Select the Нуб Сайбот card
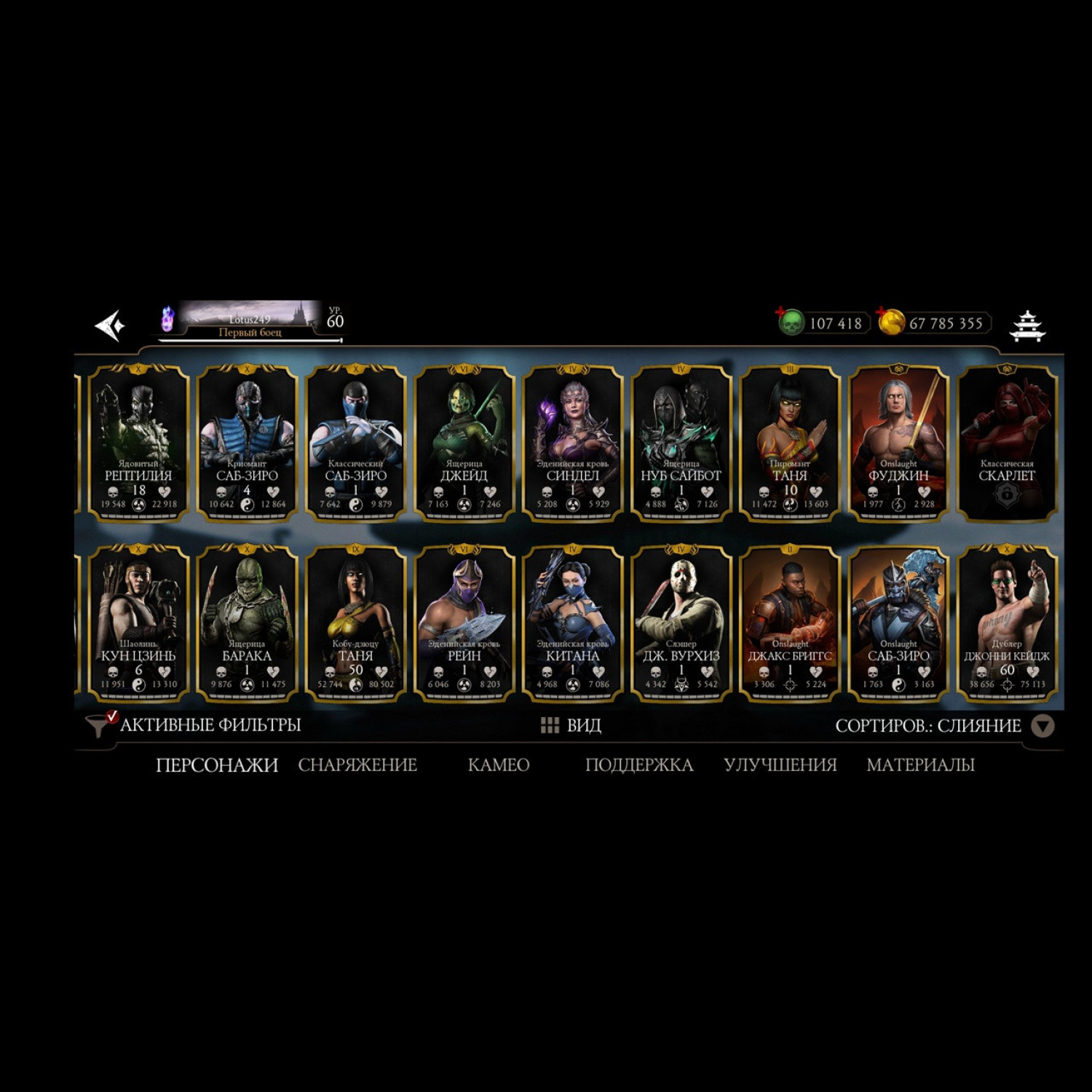The height and width of the screenshot is (1092, 1092). [x=681, y=443]
